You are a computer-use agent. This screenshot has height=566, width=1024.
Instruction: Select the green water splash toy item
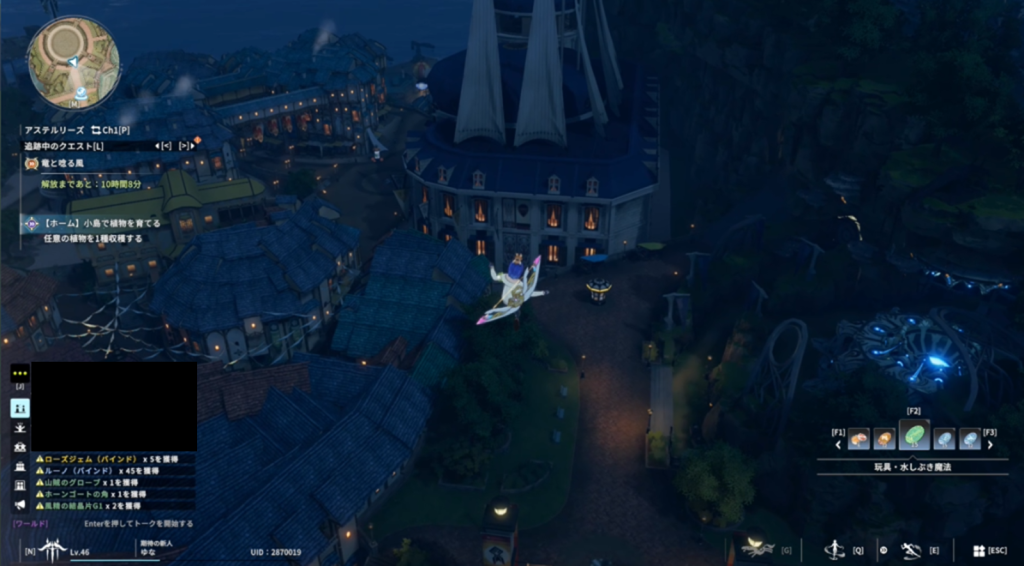coord(914,437)
